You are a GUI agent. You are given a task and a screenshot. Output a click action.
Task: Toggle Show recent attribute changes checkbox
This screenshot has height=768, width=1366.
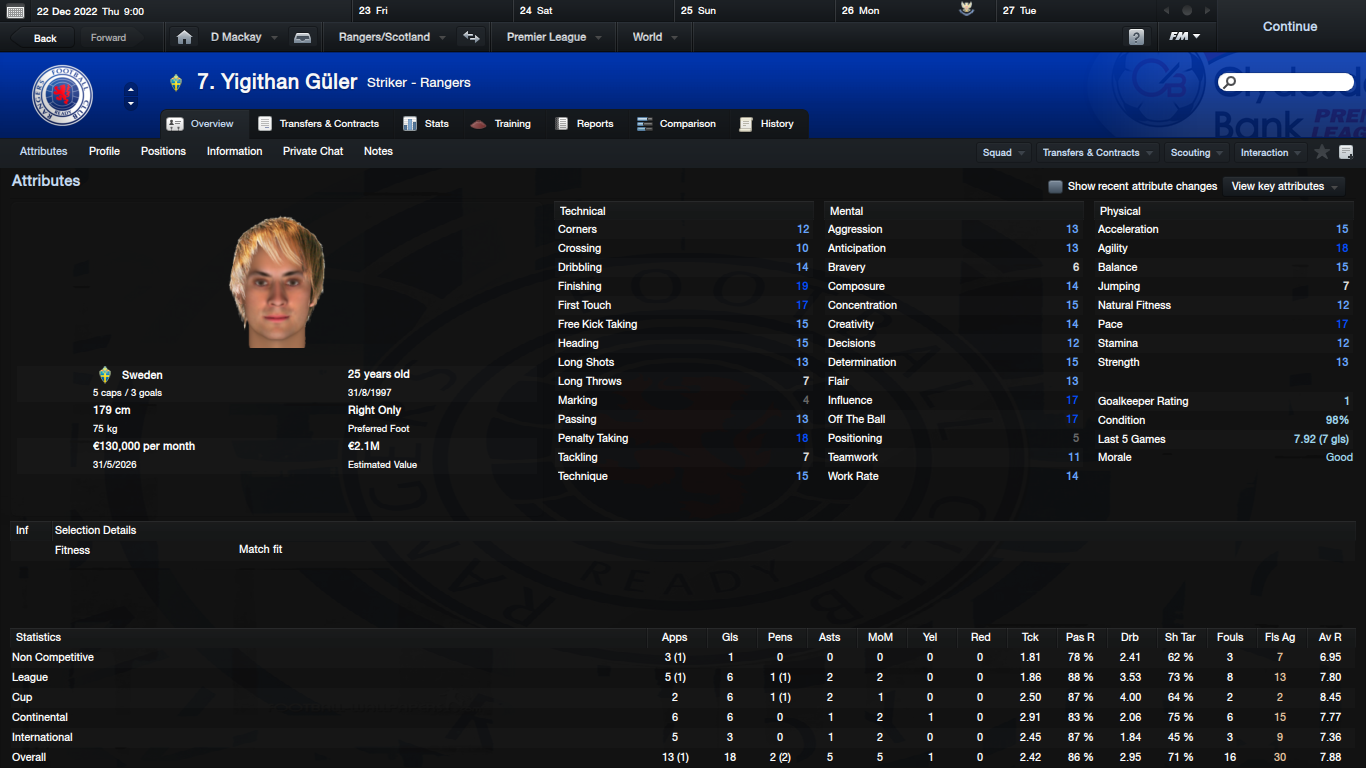pyautogui.click(x=1055, y=186)
